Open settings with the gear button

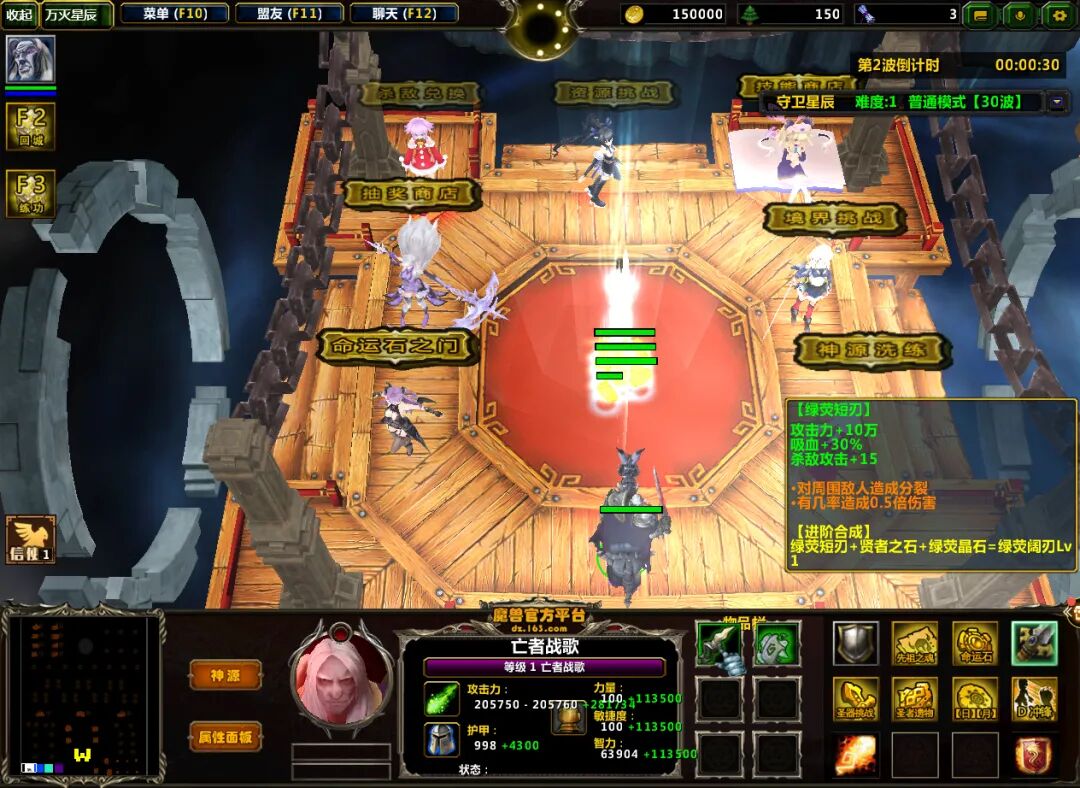click(1057, 14)
